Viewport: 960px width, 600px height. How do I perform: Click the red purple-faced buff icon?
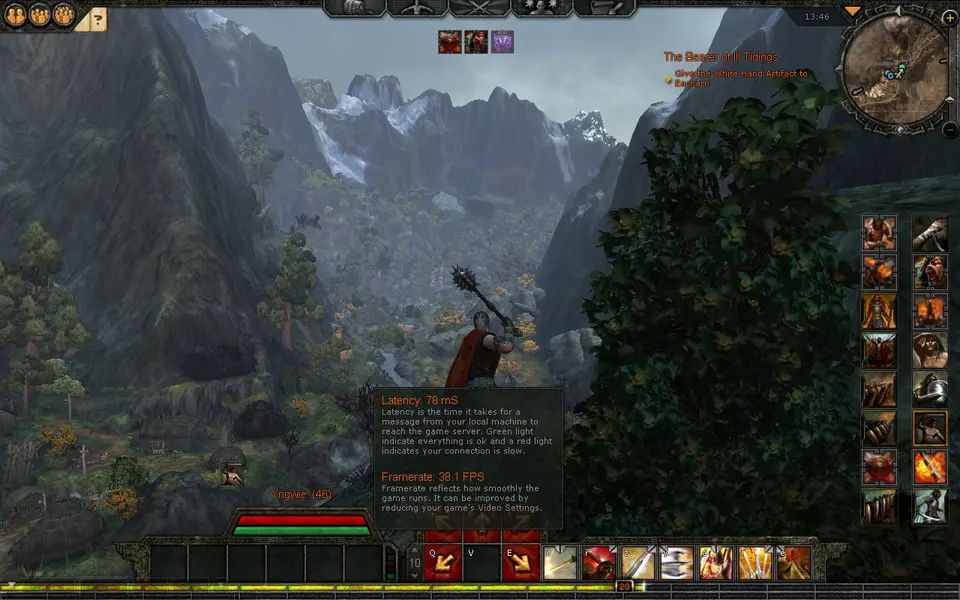pos(449,42)
